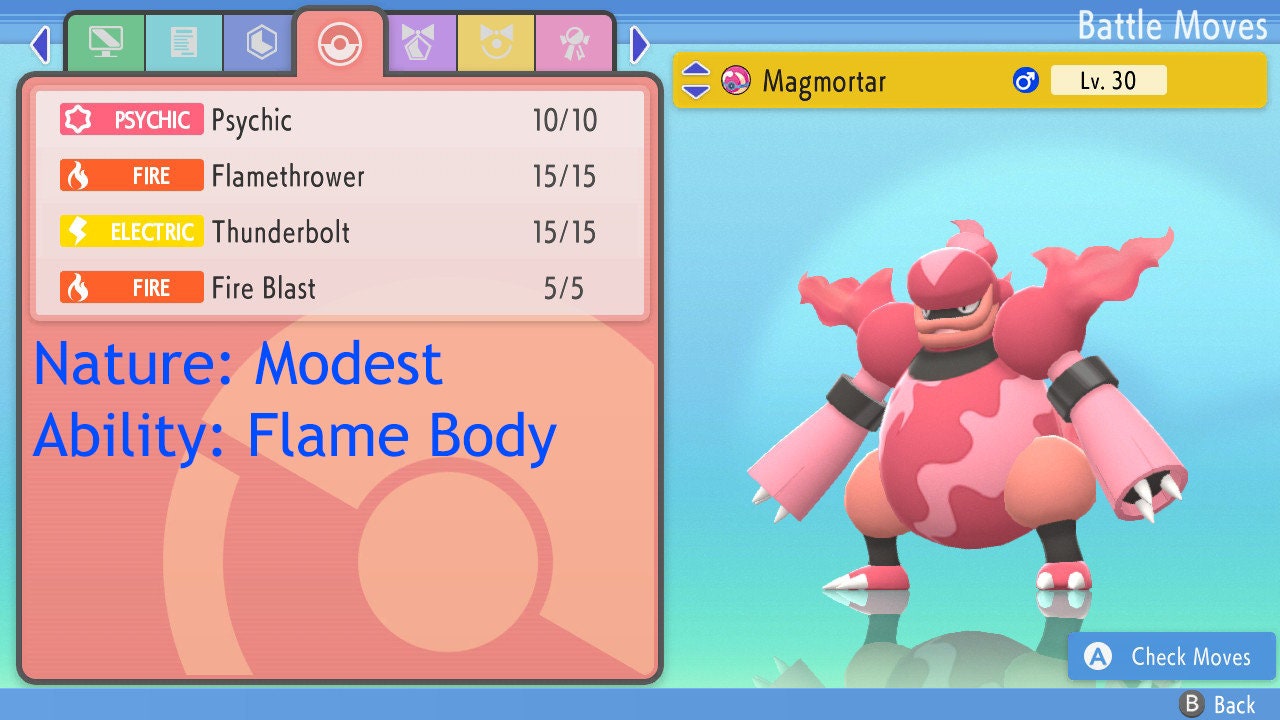Click the Fire badge next to Flamethrower
The image size is (1280, 720).
click(131, 175)
